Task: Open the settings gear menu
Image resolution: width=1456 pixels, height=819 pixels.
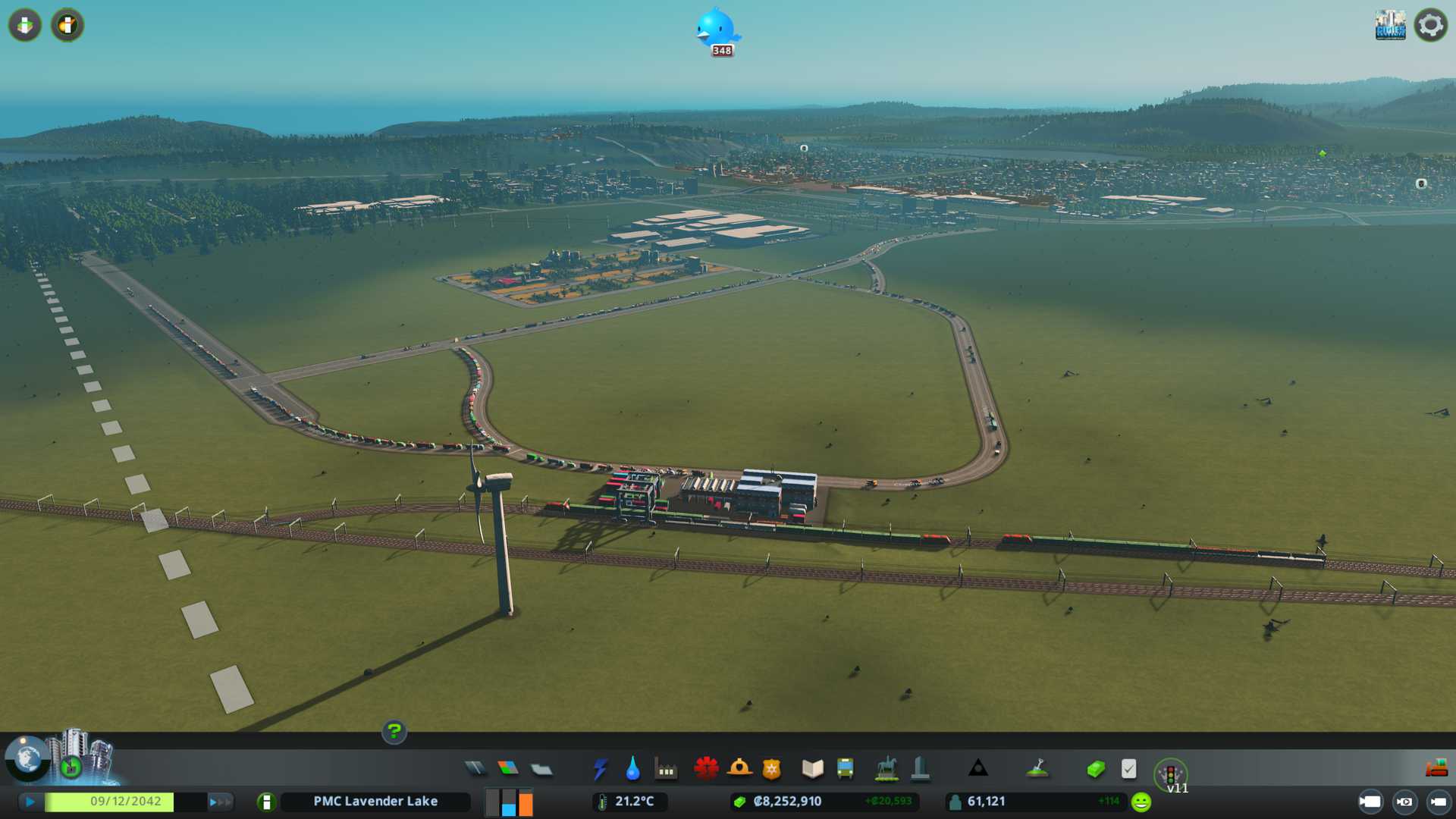Action: (1430, 26)
